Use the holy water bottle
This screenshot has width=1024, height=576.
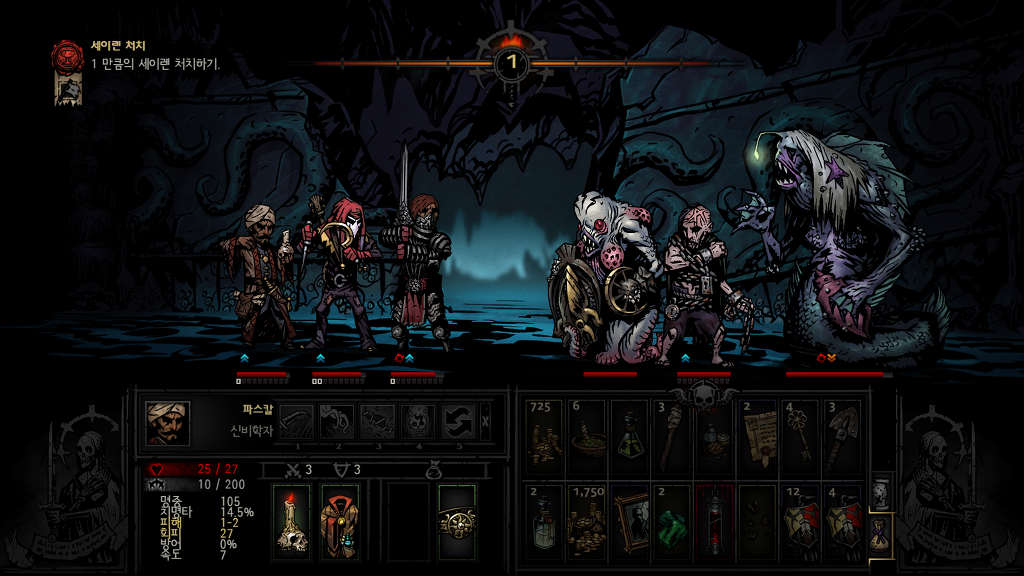544,520
